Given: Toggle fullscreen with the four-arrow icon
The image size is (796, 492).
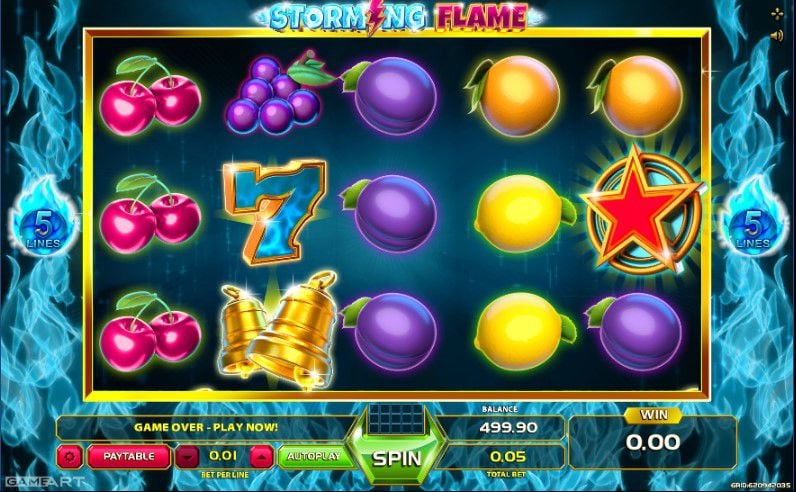Looking at the screenshot, I should [777, 14].
